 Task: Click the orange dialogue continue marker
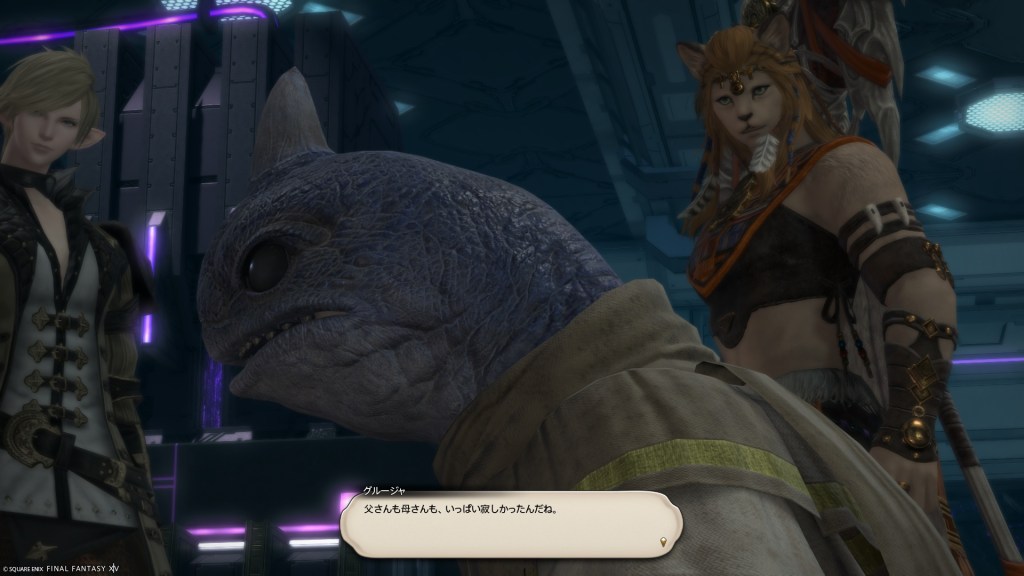[x=665, y=543]
